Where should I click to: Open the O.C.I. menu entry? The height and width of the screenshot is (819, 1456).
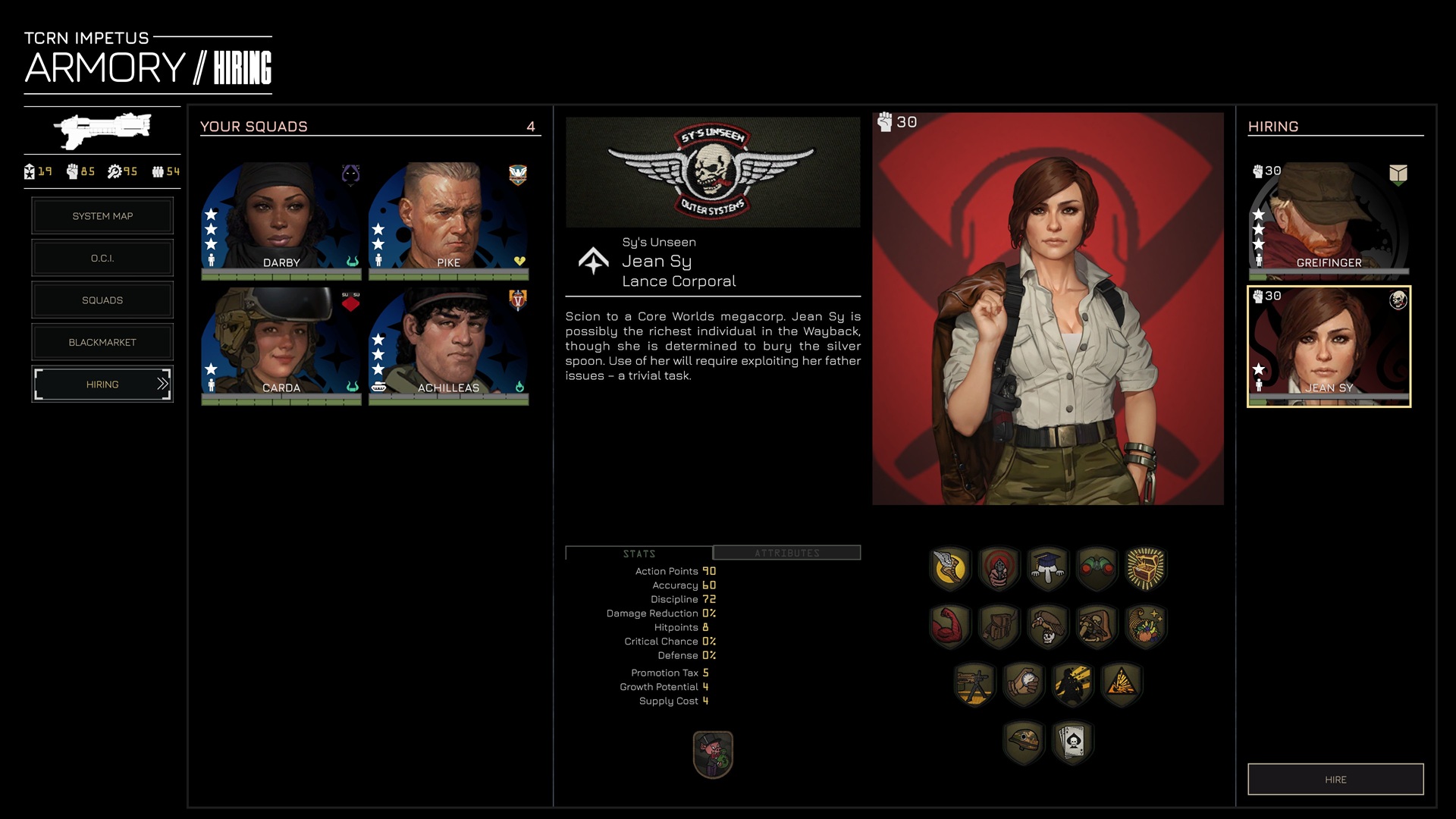[102, 259]
